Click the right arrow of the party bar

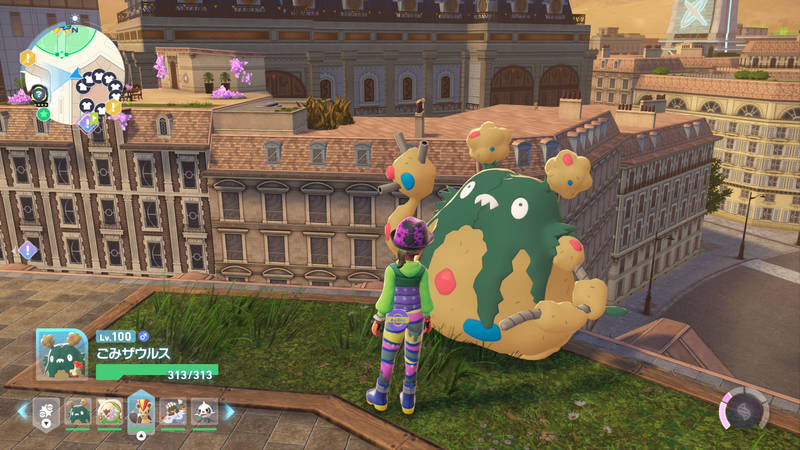point(229,410)
